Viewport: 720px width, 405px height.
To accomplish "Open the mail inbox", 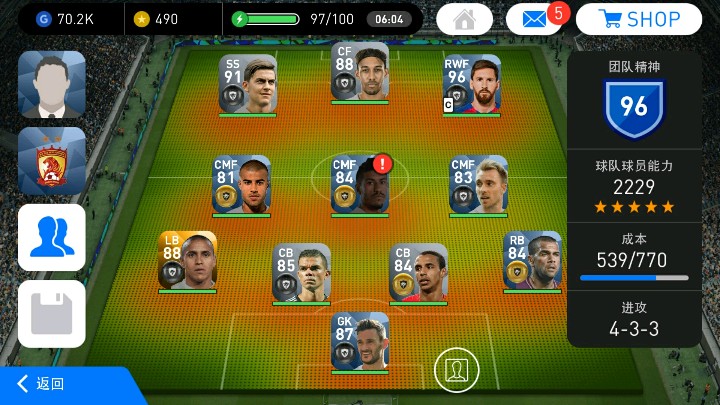I will click(534, 19).
